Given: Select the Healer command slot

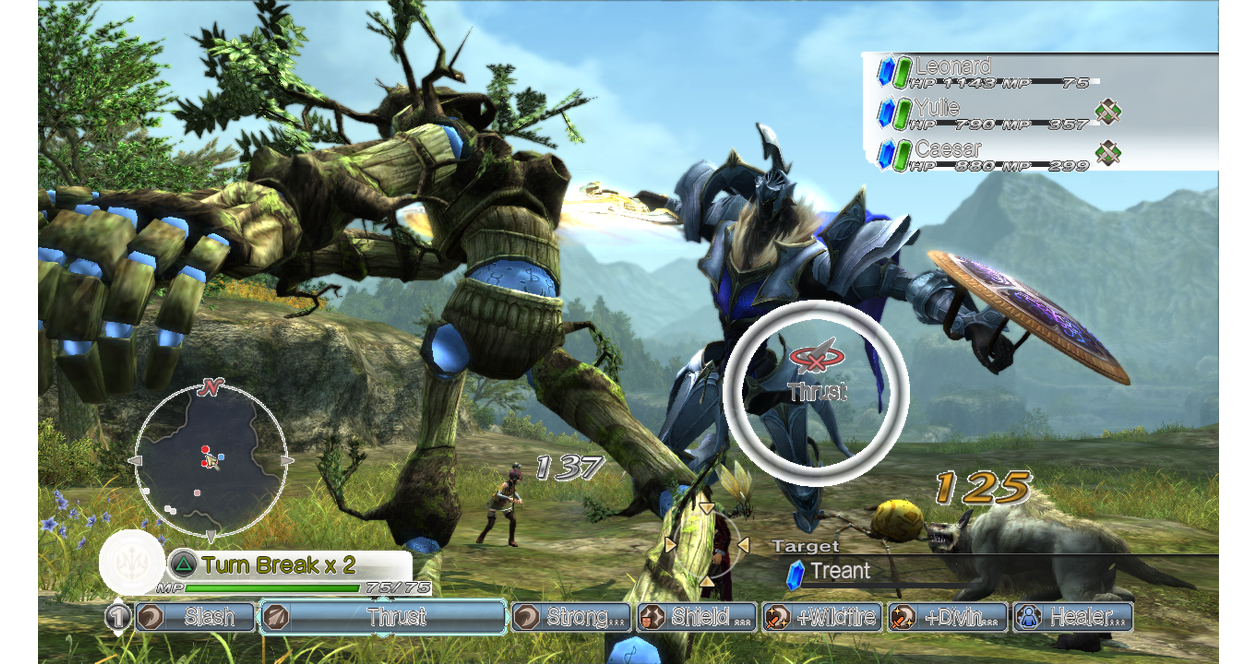Looking at the screenshot, I should 1072,617.
